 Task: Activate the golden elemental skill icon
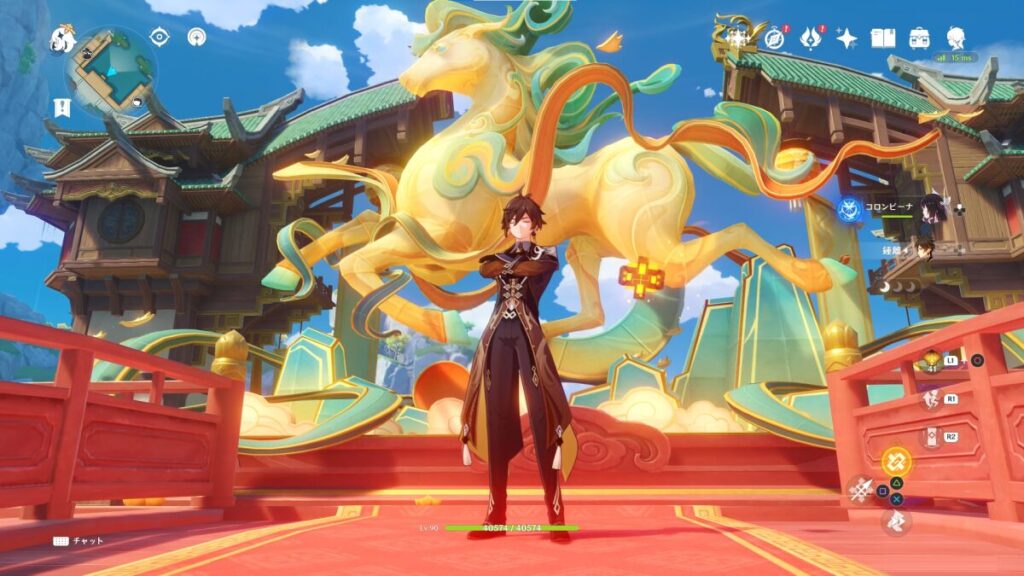point(896,460)
